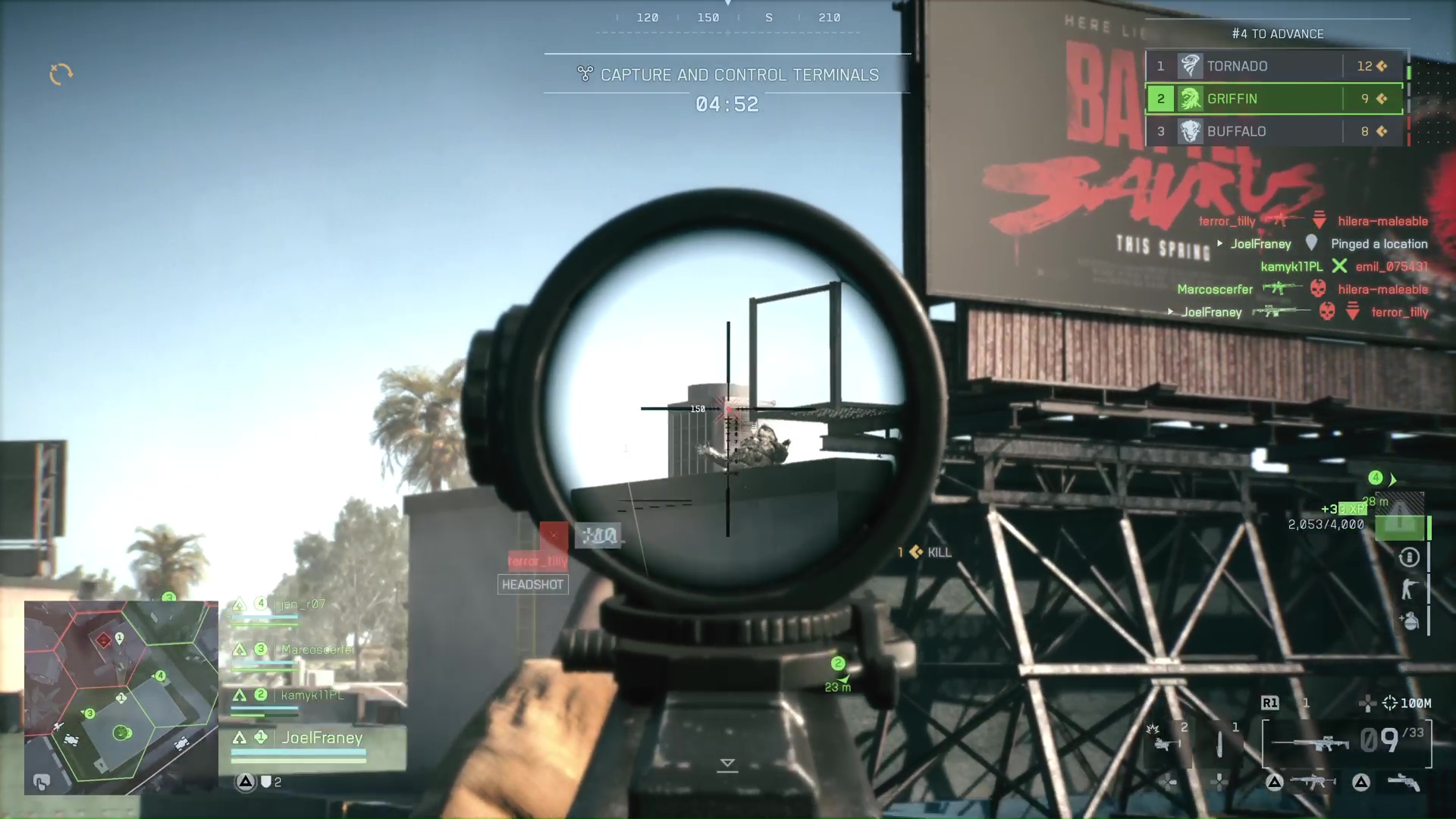Viewport: 1456px width, 819px height.
Task: Toggle the triangle weapon-swap indicator near the carbine
Action: point(1276,783)
